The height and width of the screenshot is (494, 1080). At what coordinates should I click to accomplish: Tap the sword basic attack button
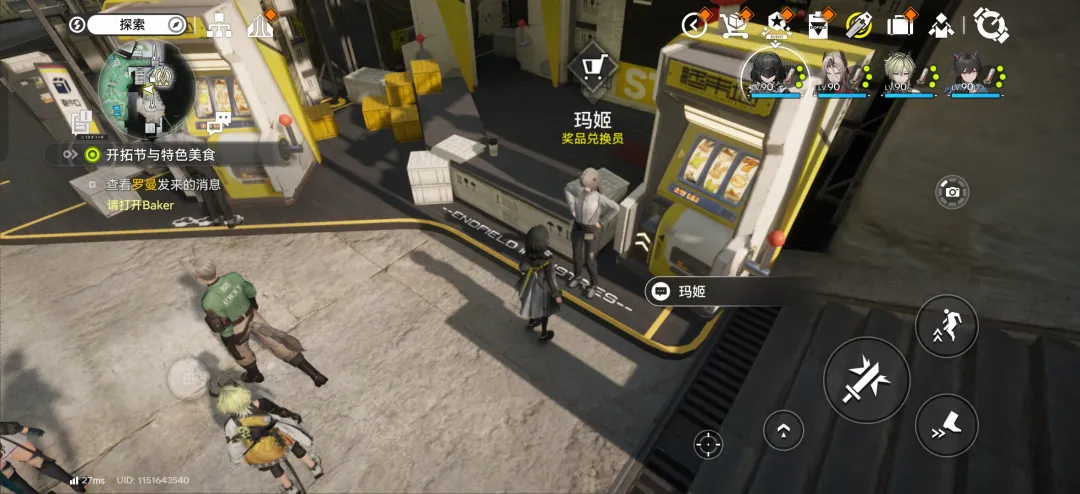pyautogui.click(x=866, y=379)
